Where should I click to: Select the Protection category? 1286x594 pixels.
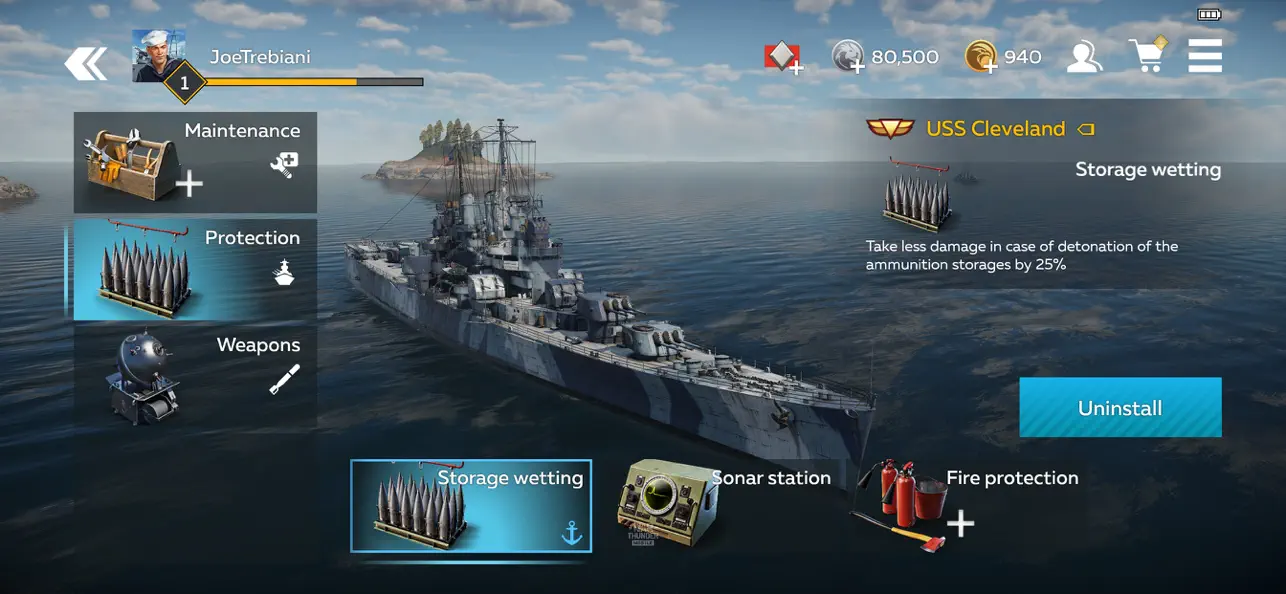pyautogui.click(x=195, y=269)
